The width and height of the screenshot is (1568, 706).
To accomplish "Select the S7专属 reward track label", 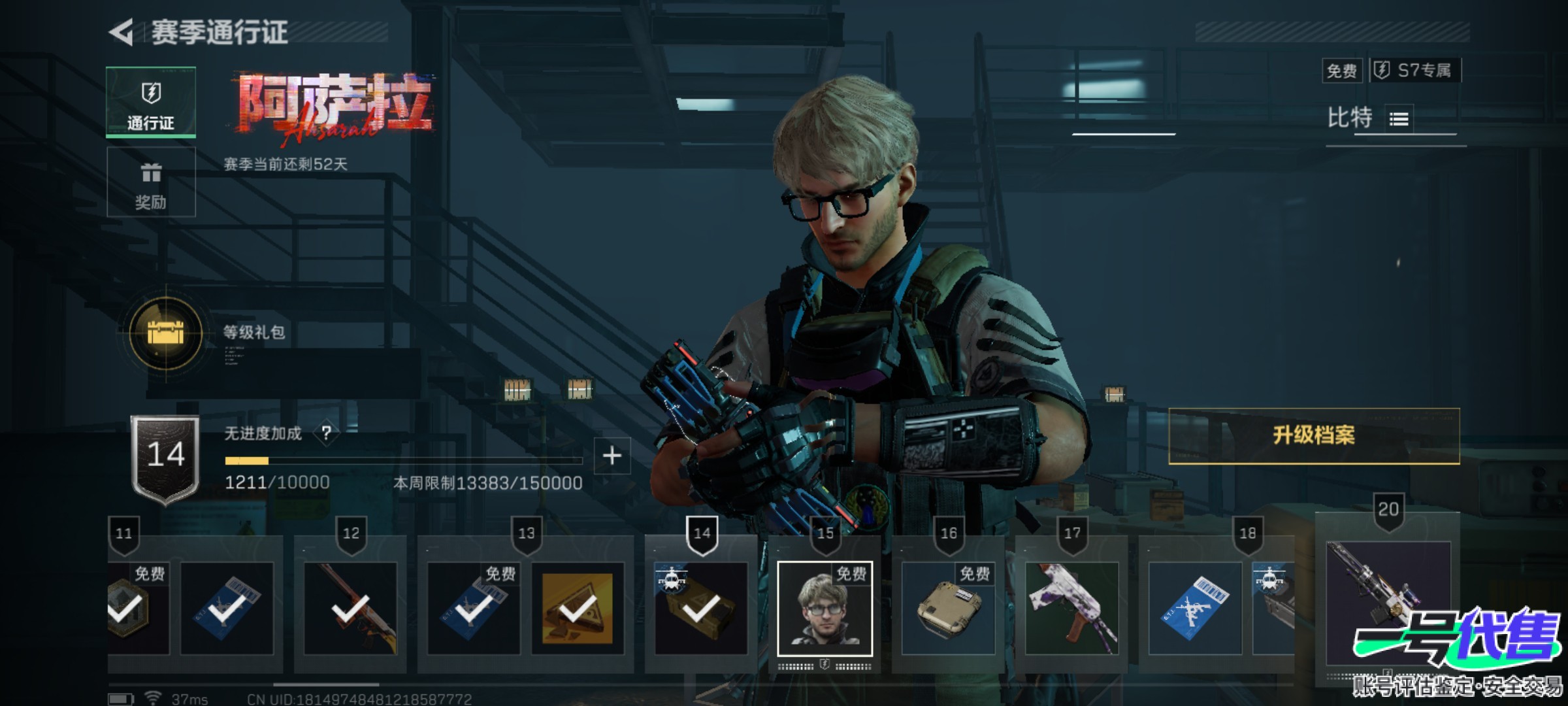I will point(1415,71).
